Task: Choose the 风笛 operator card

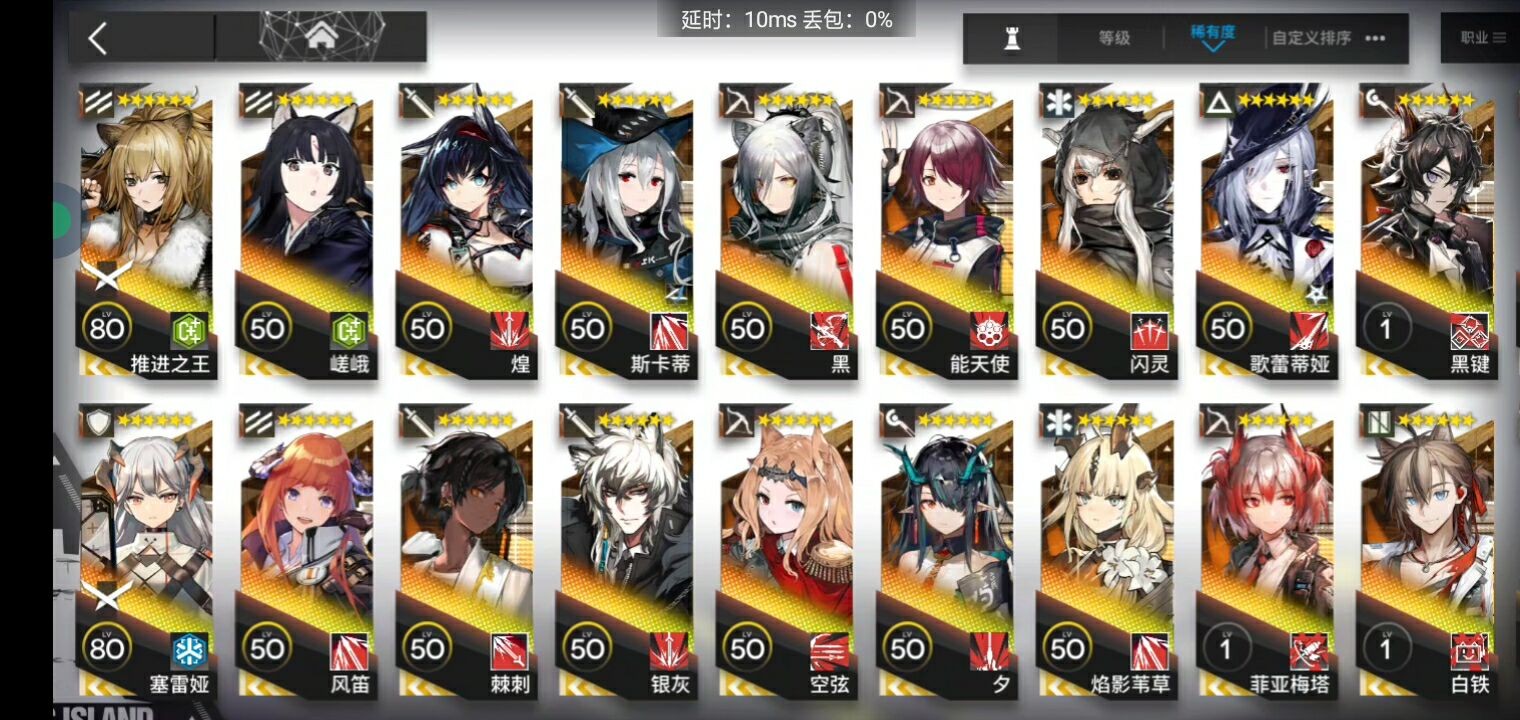Action: (306, 550)
